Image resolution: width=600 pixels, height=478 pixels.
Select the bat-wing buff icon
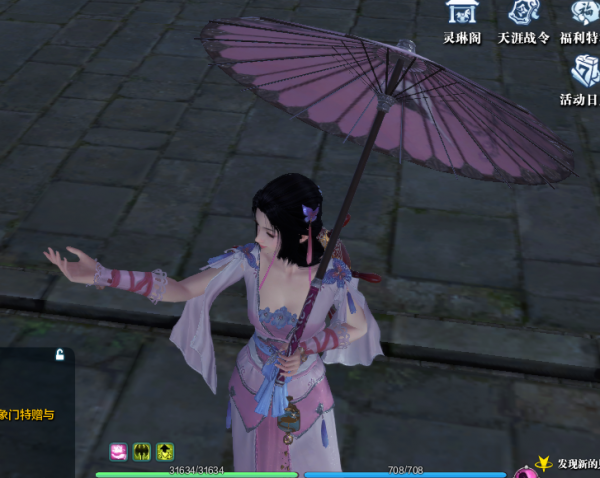pyautogui.click(x=141, y=452)
